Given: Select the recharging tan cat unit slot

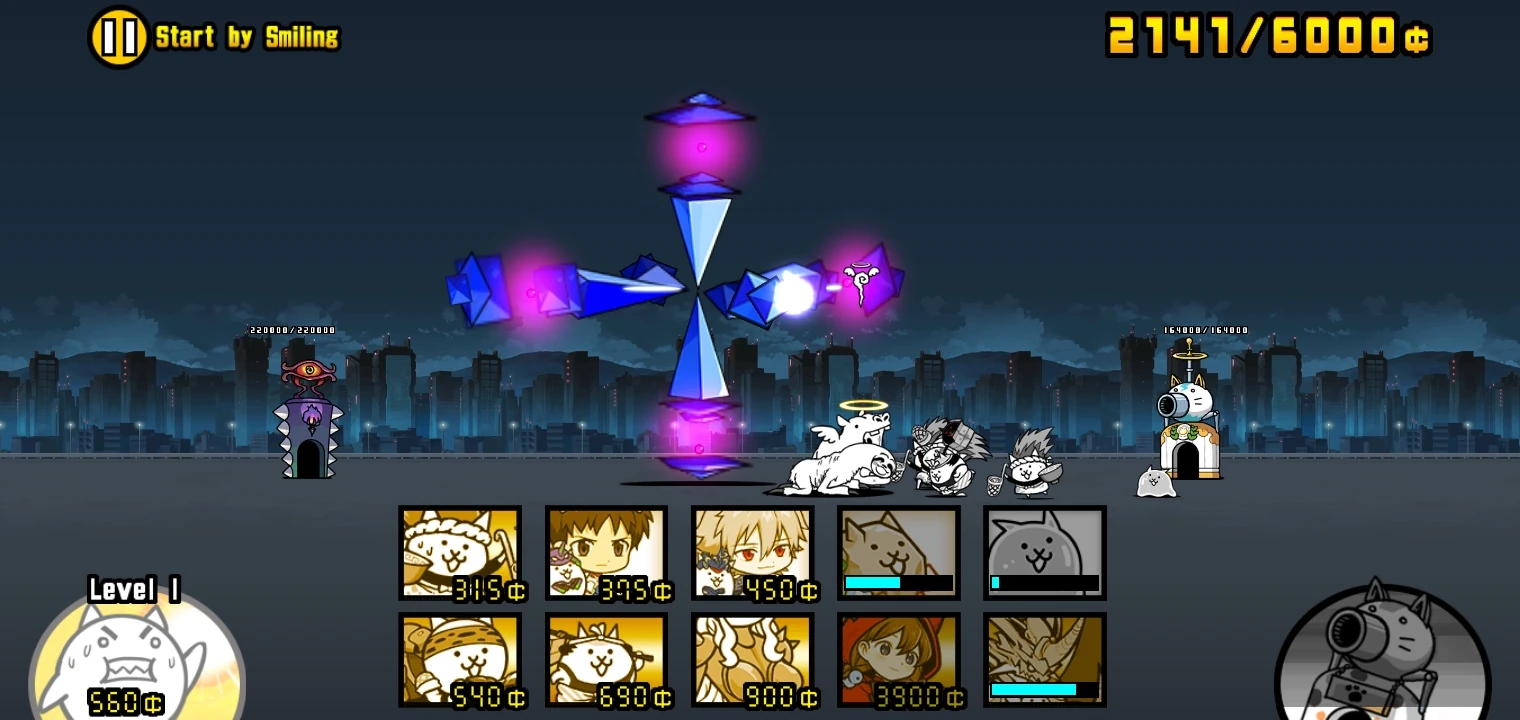Looking at the screenshot, I should (x=898, y=552).
